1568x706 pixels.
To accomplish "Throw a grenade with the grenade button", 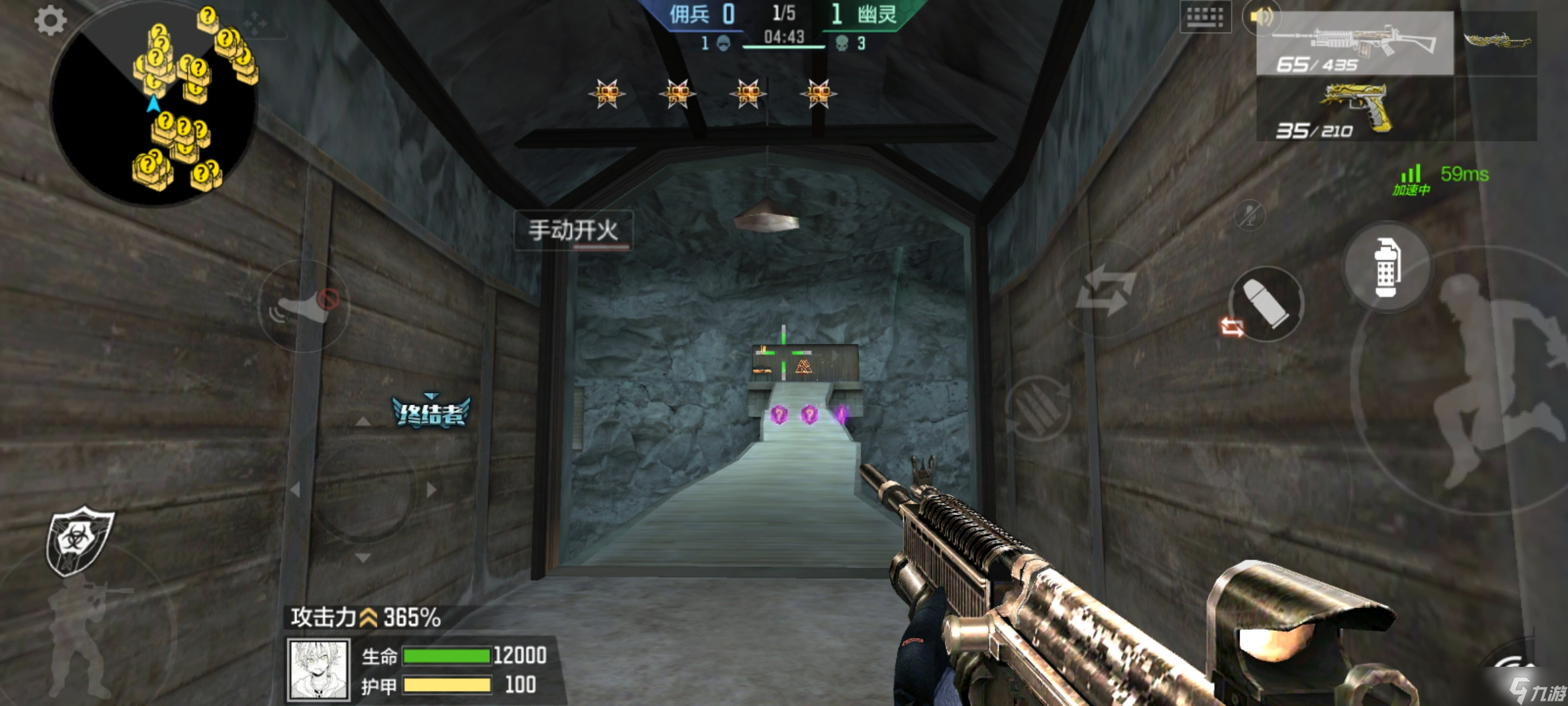I will coord(1386,267).
